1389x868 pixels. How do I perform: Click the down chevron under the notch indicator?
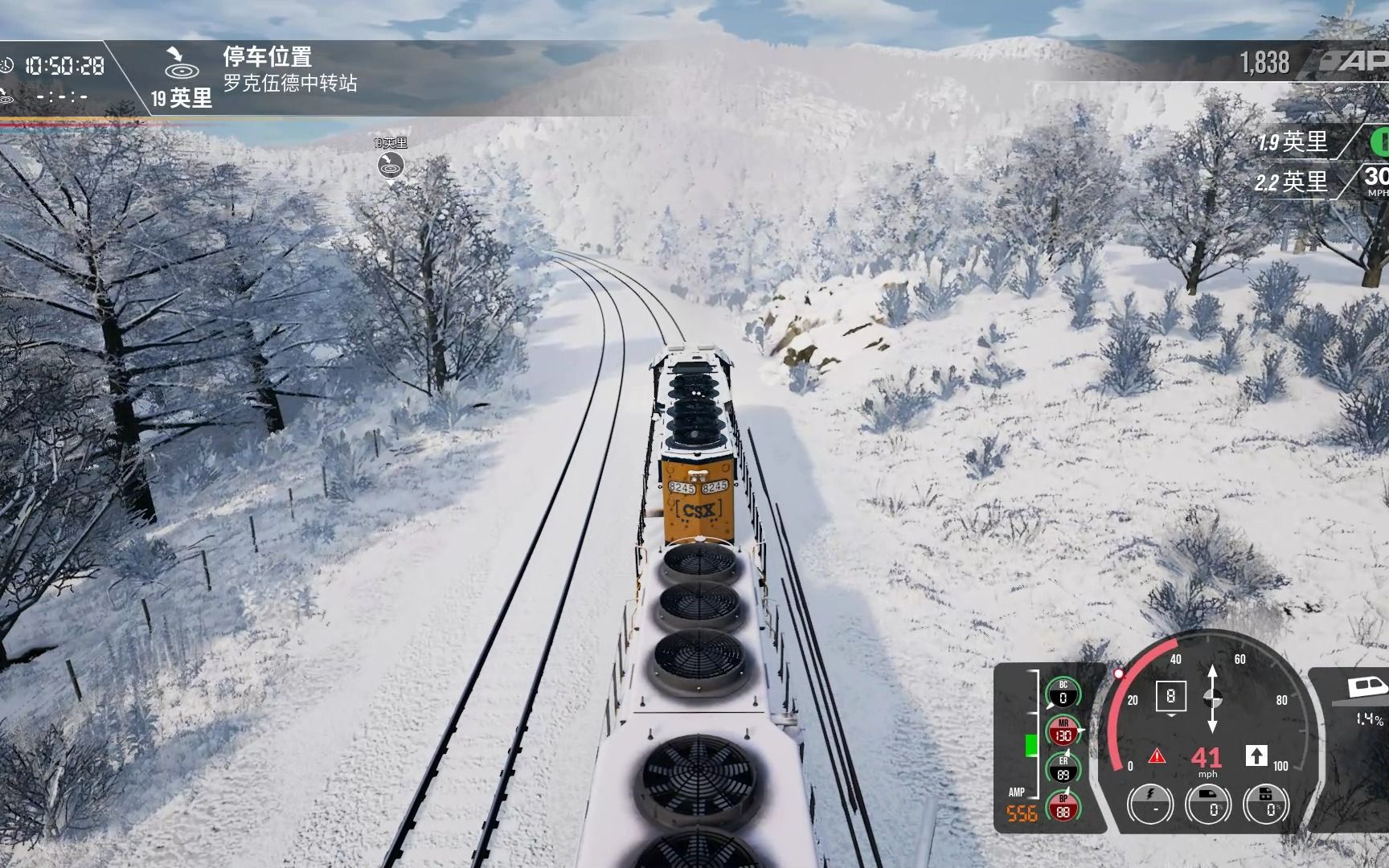[x=1170, y=715]
